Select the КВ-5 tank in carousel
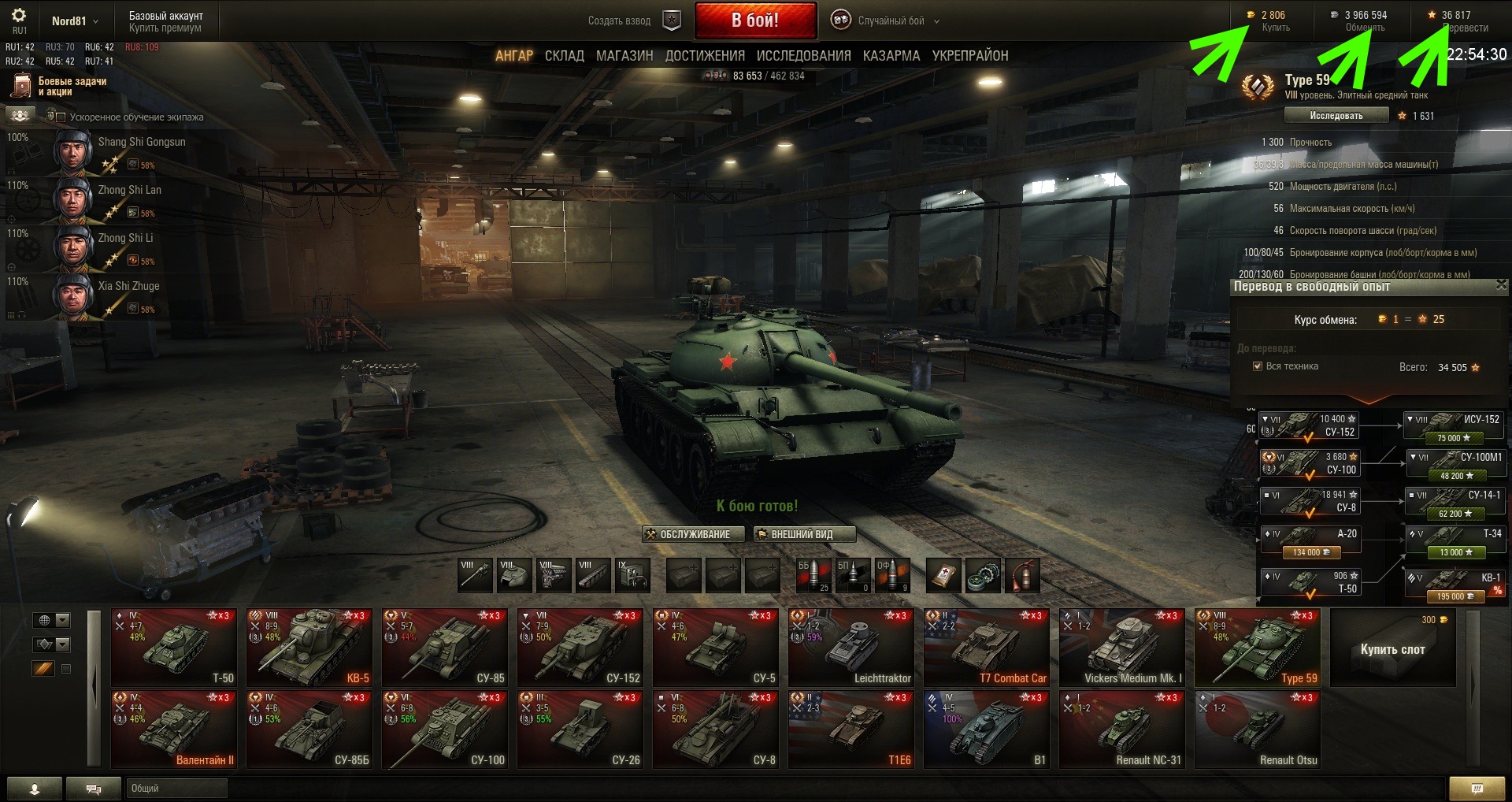The image size is (1512, 802). (x=309, y=647)
